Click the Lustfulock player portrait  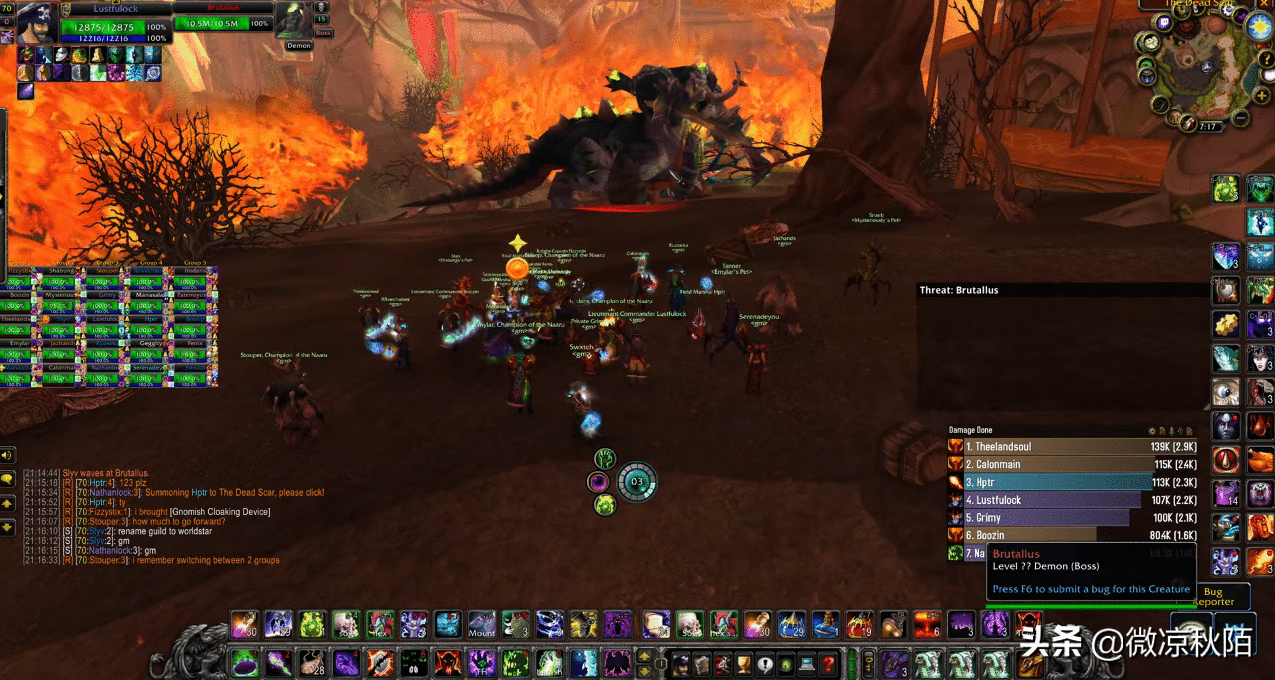point(36,24)
